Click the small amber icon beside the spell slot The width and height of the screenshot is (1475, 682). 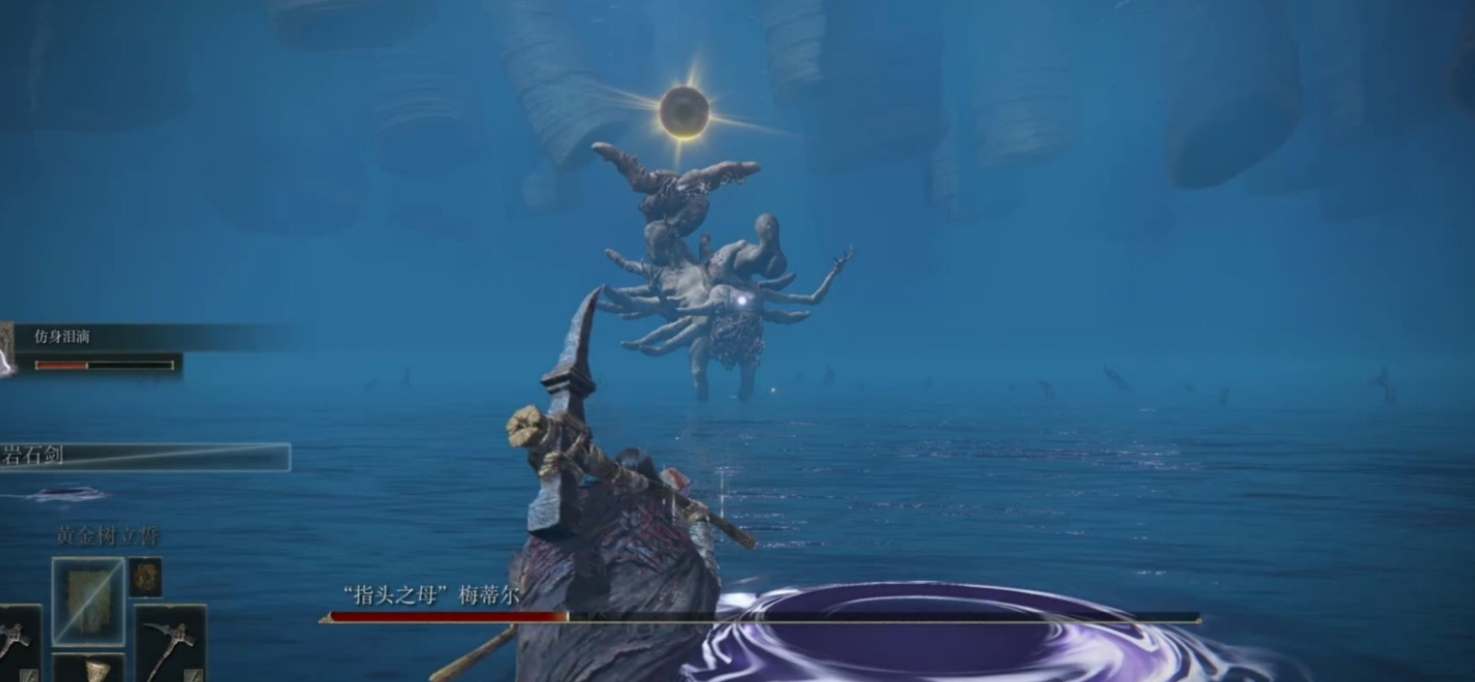(145, 577)
